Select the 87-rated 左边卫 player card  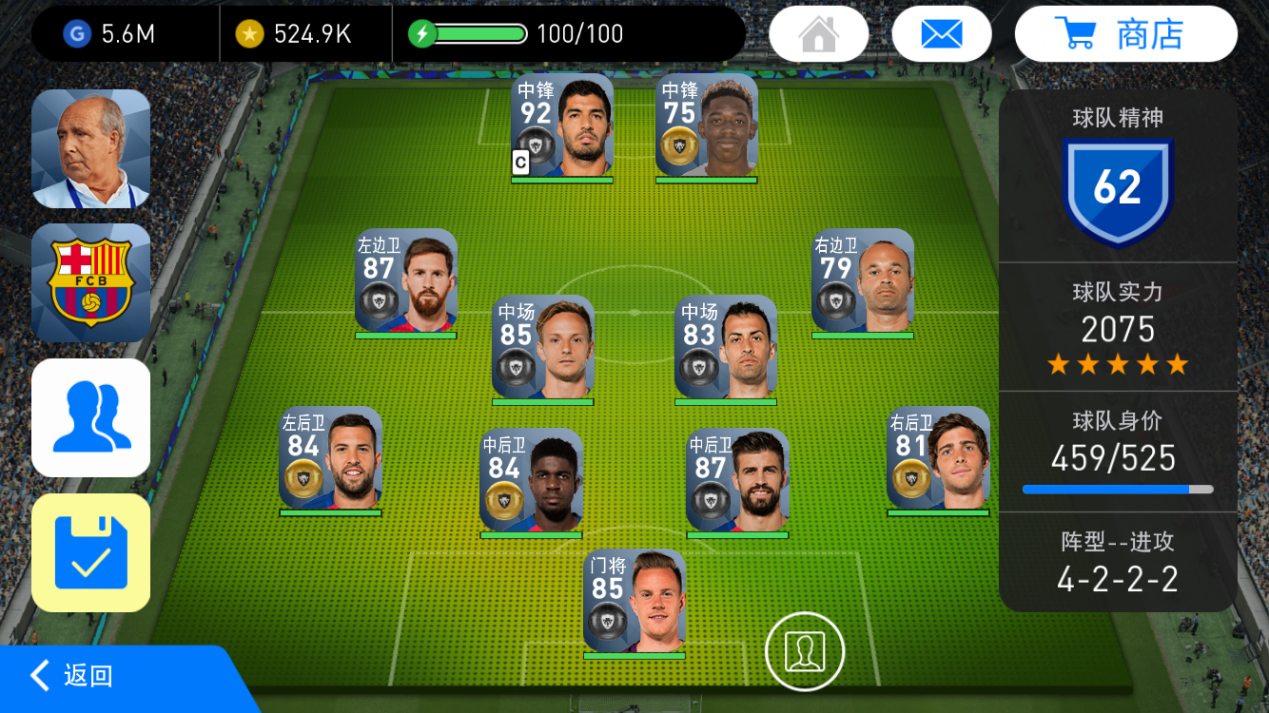406,282
